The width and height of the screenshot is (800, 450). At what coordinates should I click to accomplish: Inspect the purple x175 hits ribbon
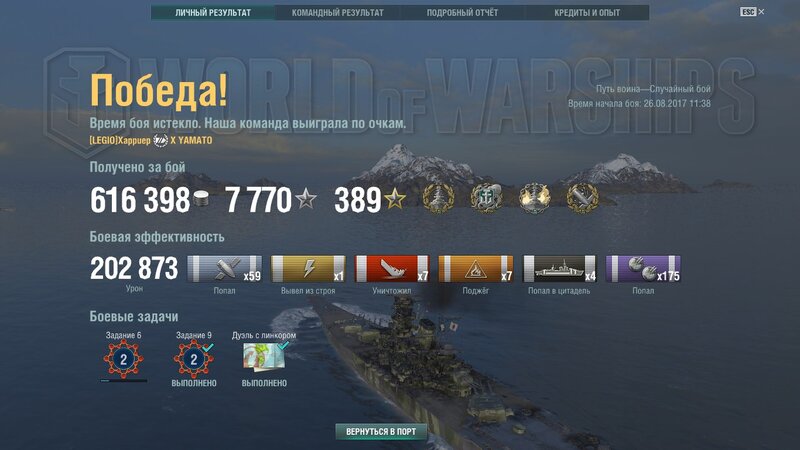644,269
